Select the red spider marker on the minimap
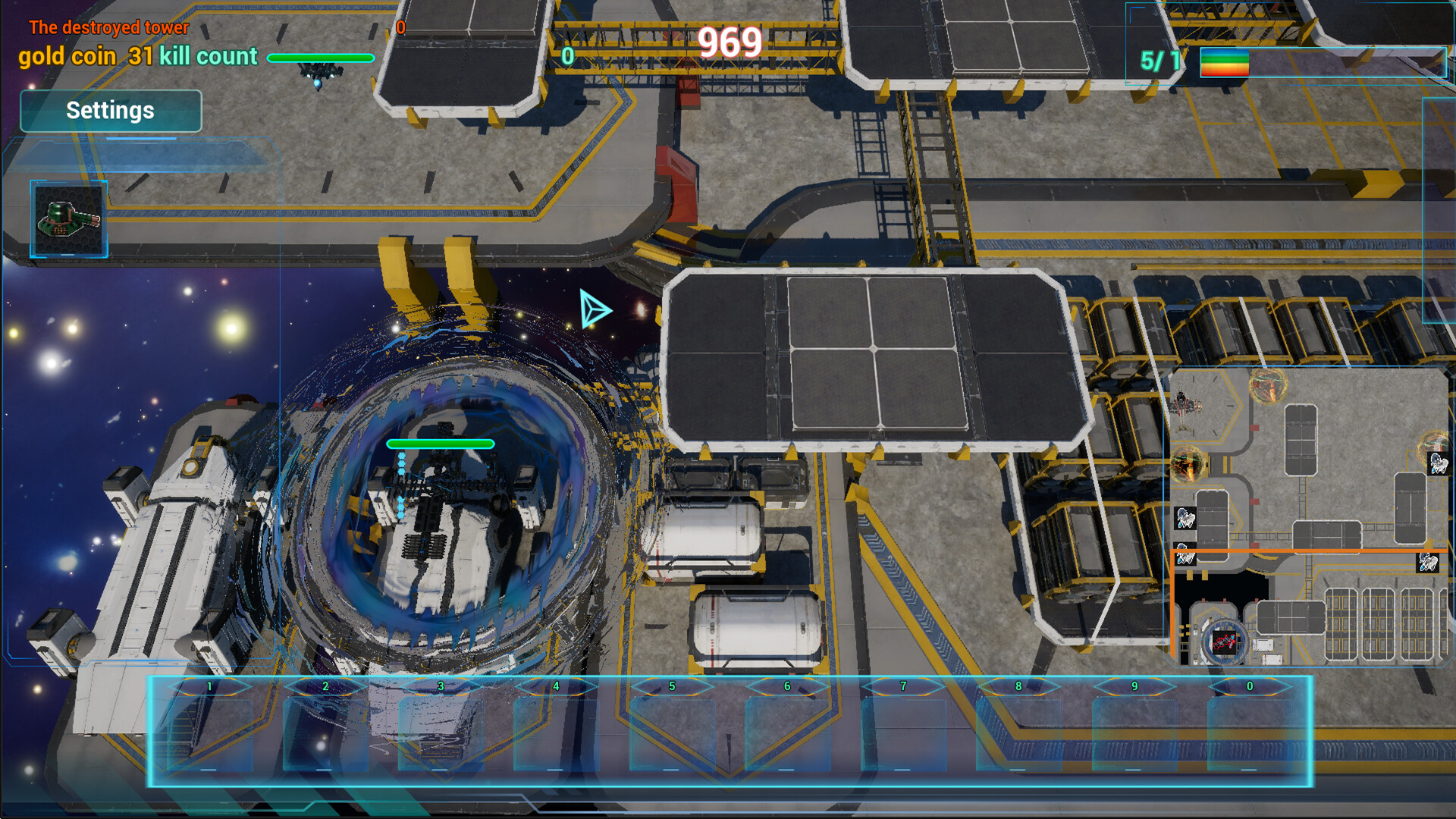The height and width of the screenshot is (819, 1456). (x=1225, y=642)
